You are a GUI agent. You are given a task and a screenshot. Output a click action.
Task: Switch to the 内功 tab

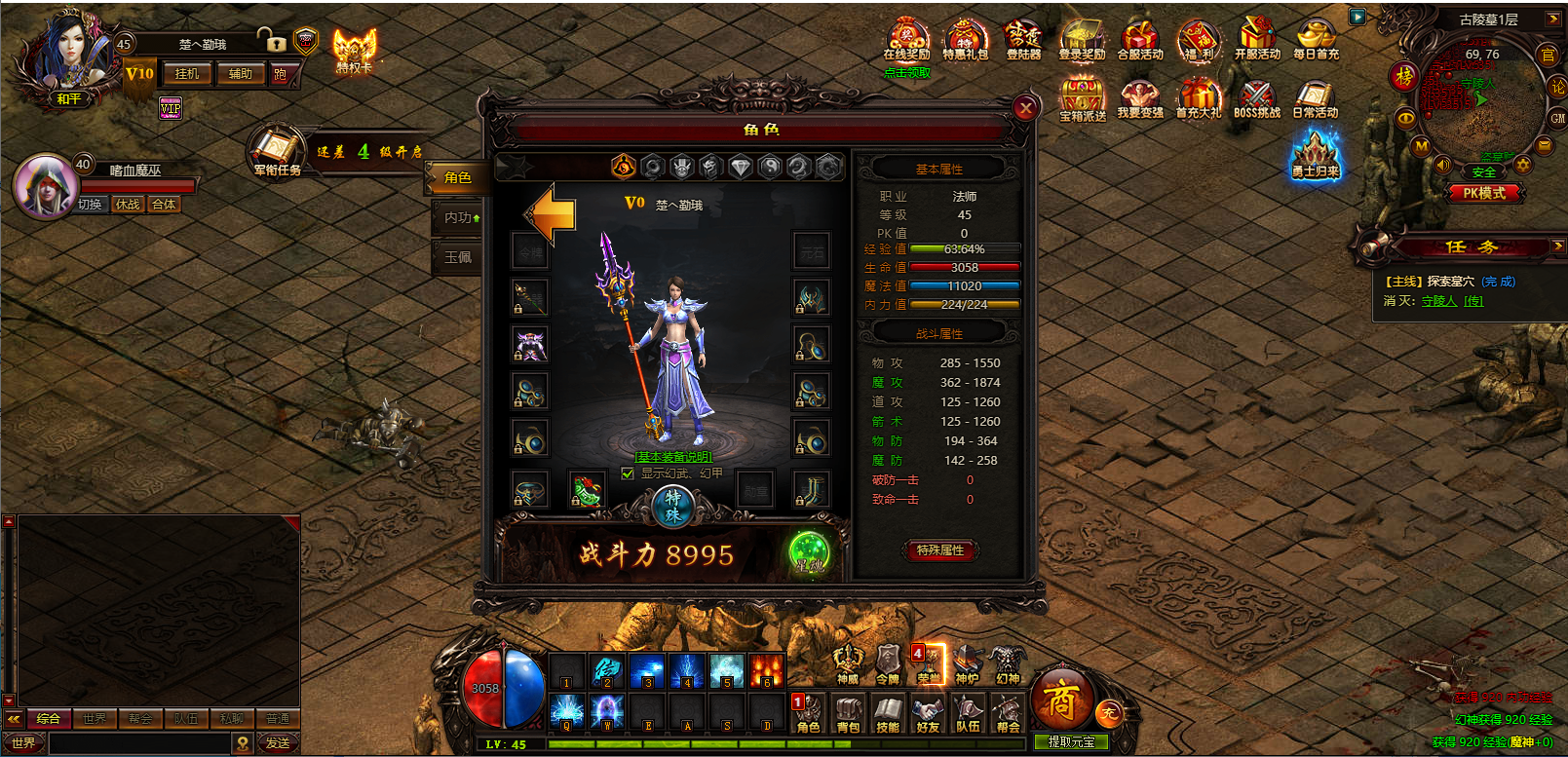click(x=458, y=217)
